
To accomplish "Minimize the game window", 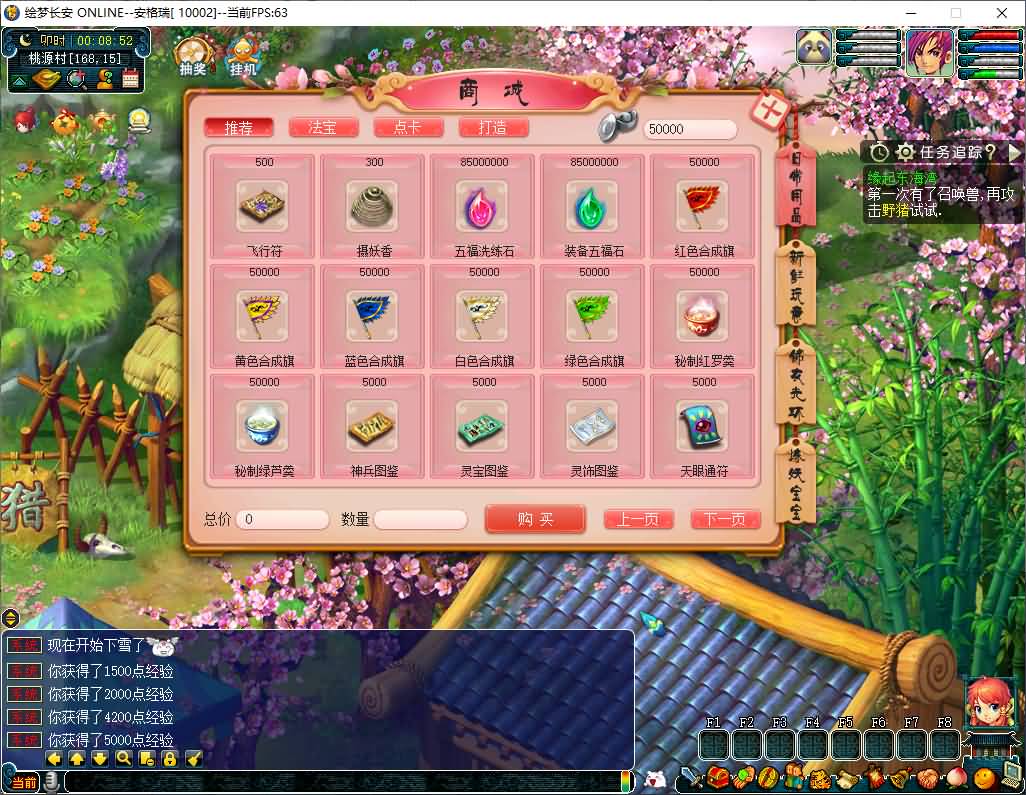I will [x=909, y=13].
